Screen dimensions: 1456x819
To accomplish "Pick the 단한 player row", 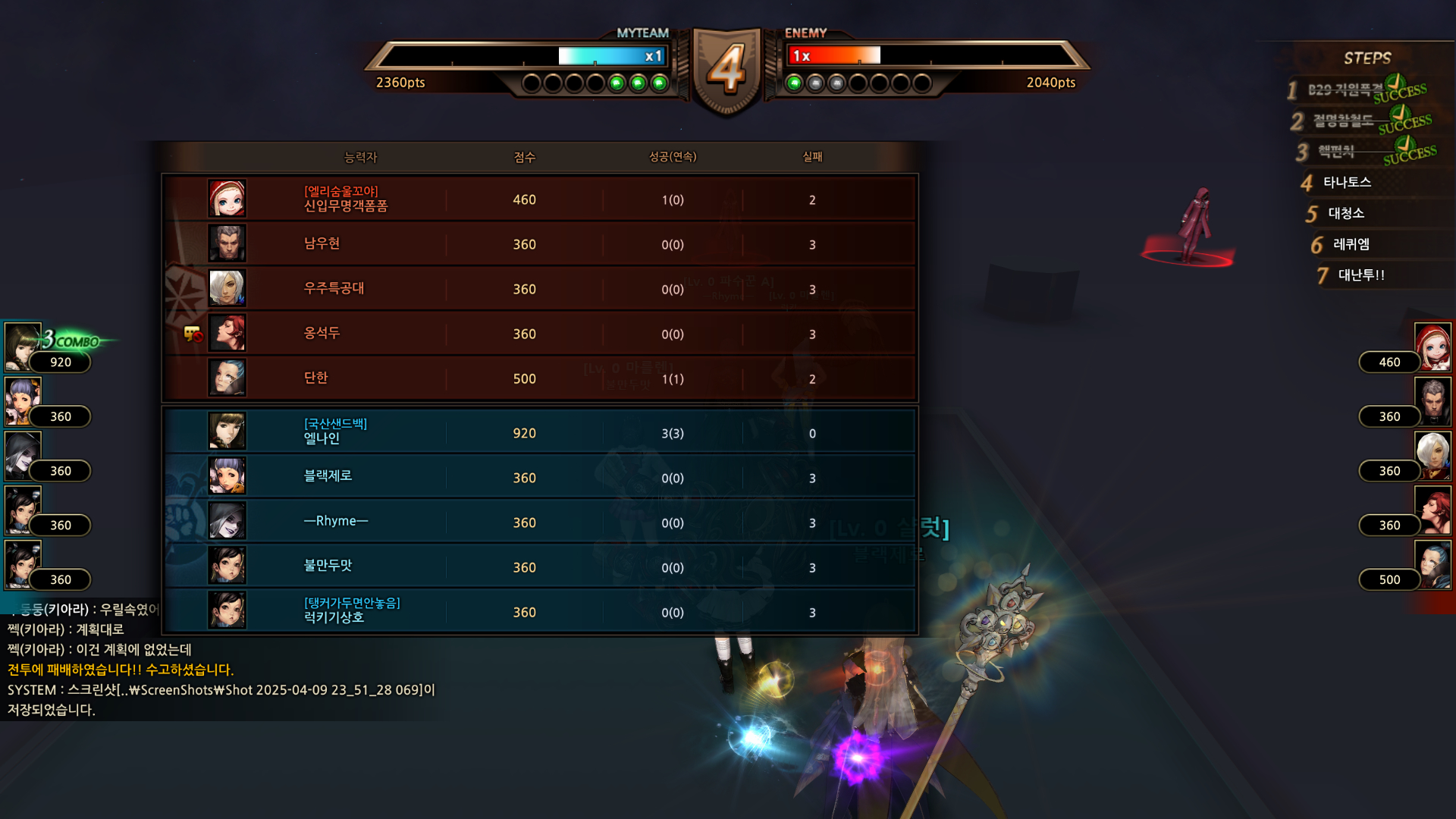I will click(x=538, y=378).
